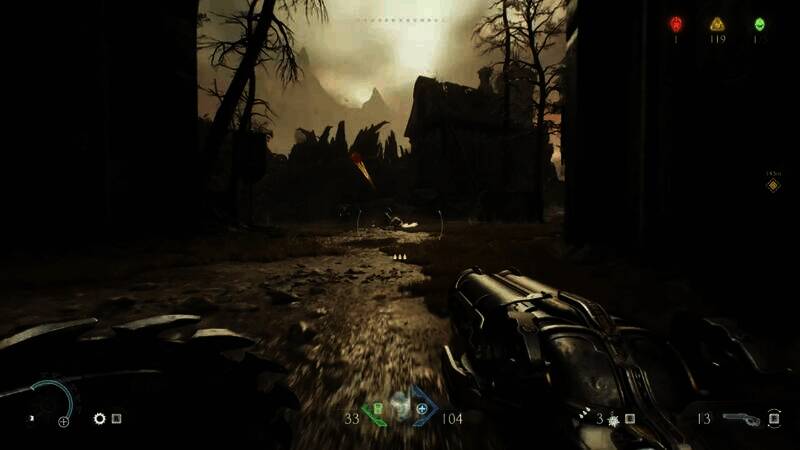
Task: Click the green resource icon
Action: tap(759, 24)
